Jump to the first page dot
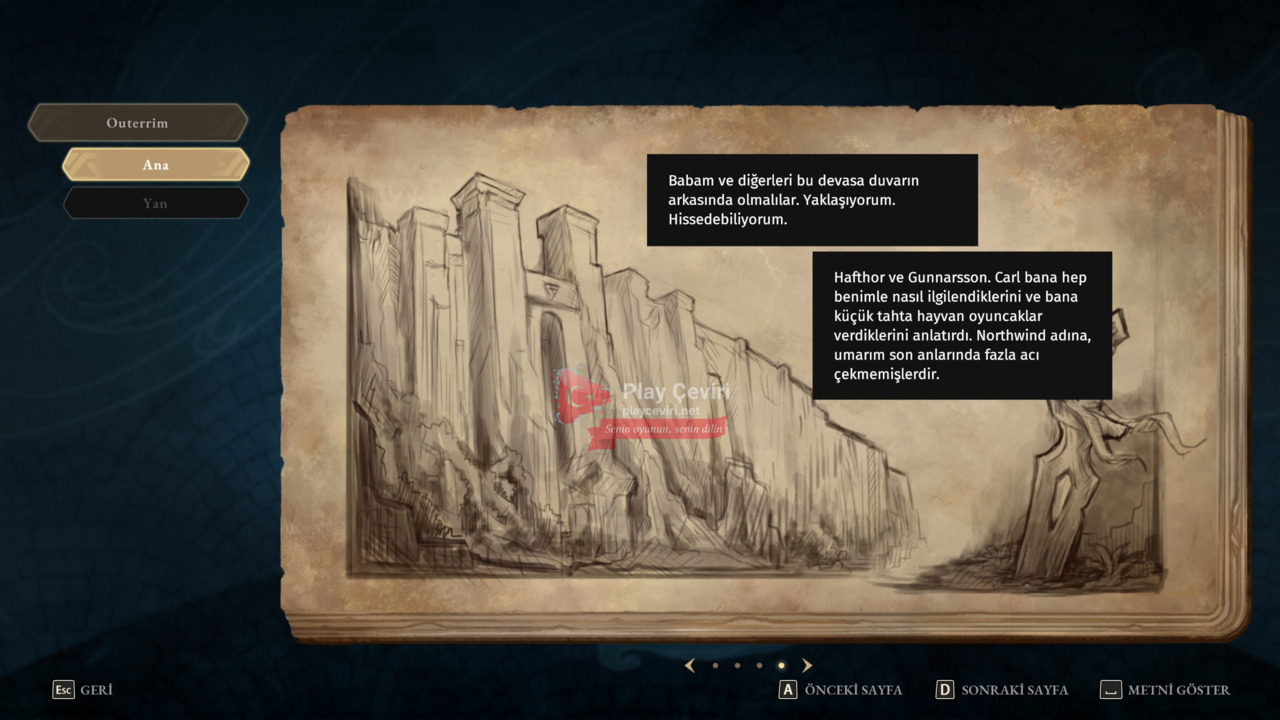Viewport: 1280px width, 720px height. click(715, 665)
